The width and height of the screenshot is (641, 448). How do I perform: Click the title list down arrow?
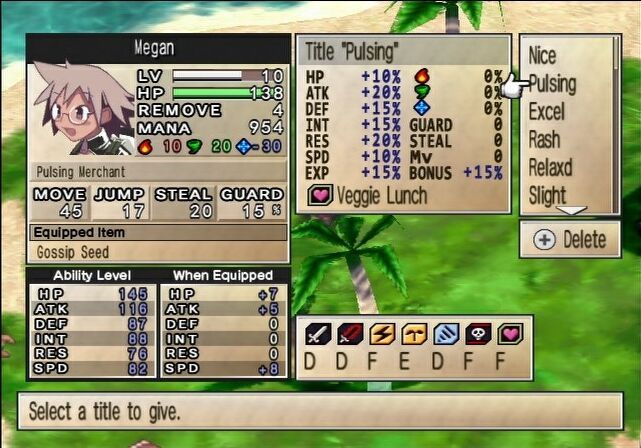[x=570, y=210]
